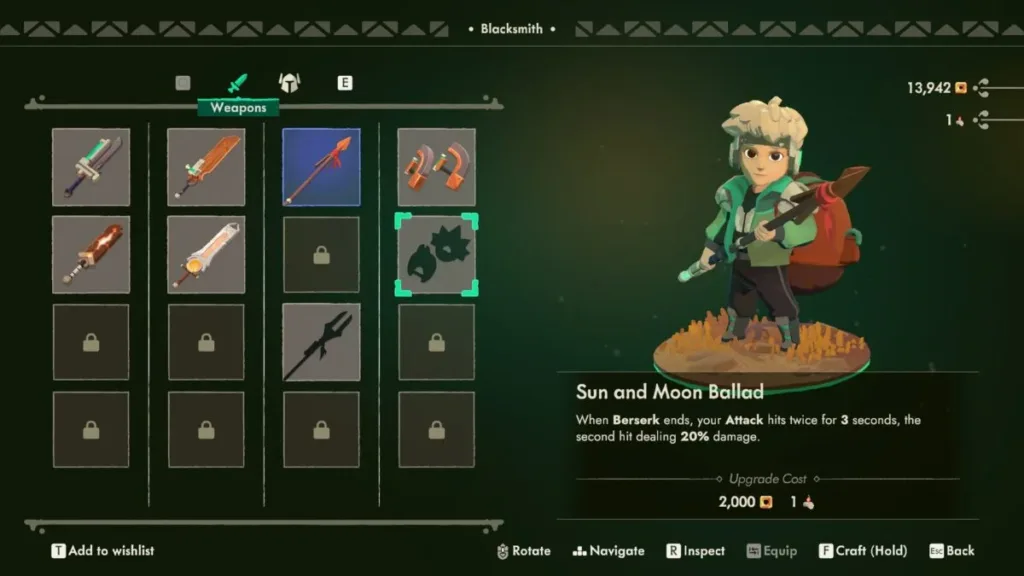Select the white and gold greatsword slot
The height and width of the screenshot is (576, 1024).
[x=206, y=255]
